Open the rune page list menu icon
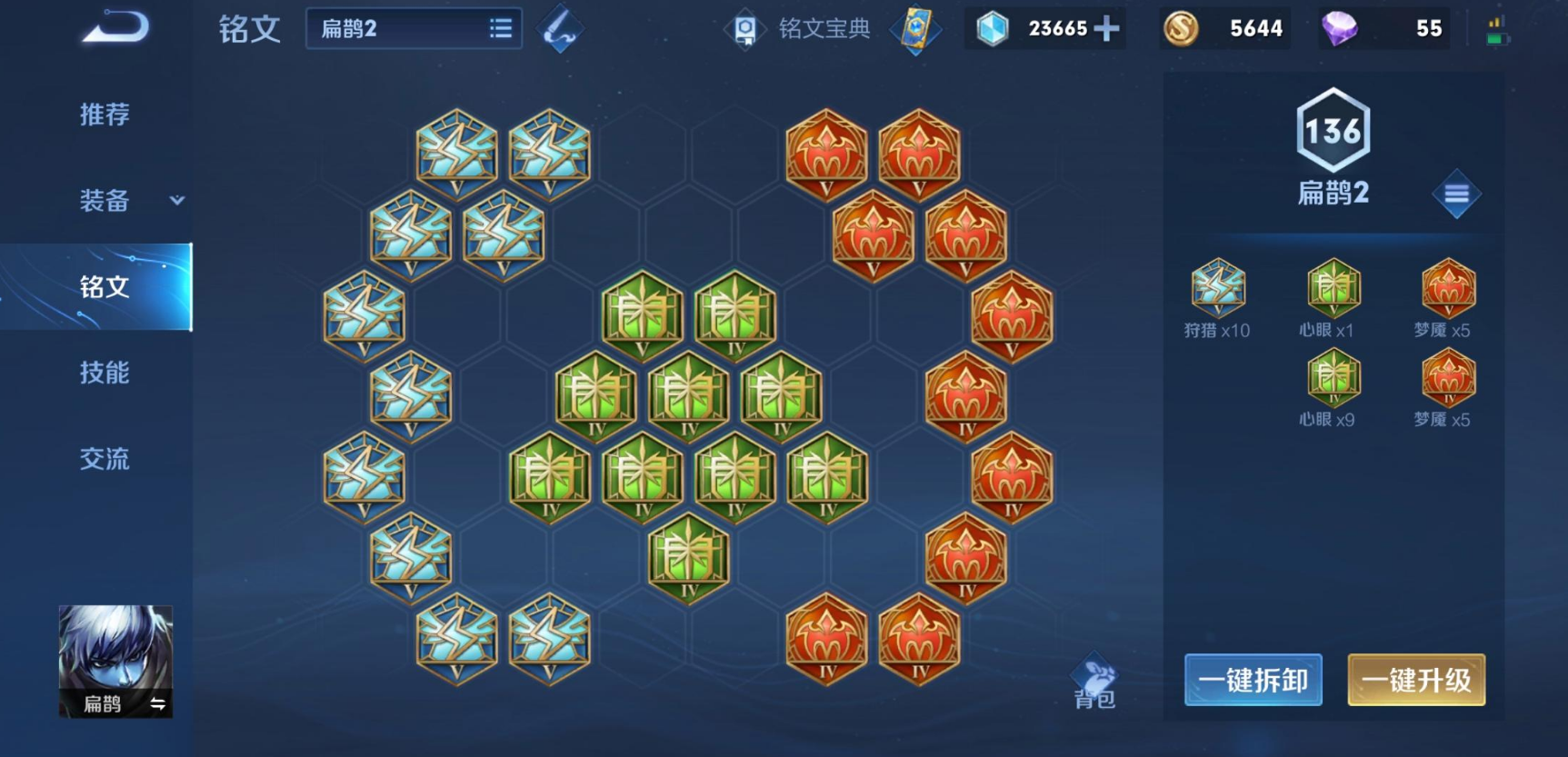1568x757 pixels. click(x=1456, y=194)
